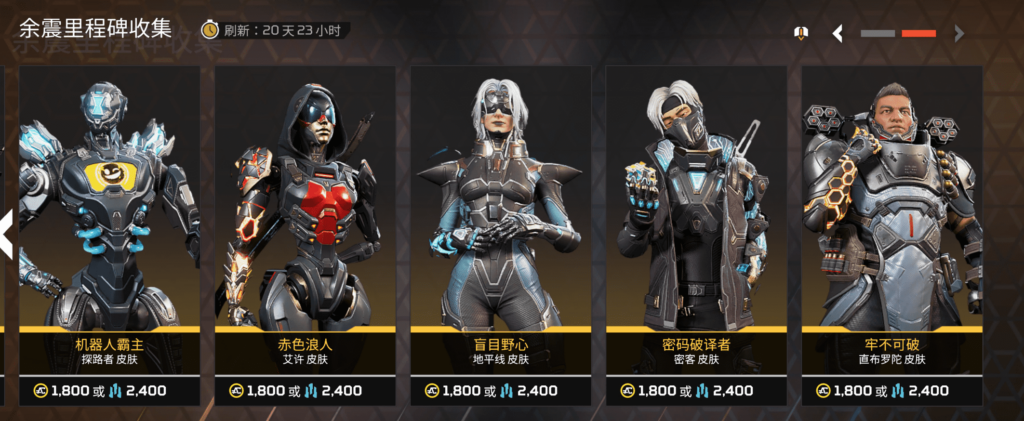Image resolution: width=1024 pixels, height=421 pixels.
Task: Click the white-and-orange icon beside the page arrows
Action: pos(800,34)
